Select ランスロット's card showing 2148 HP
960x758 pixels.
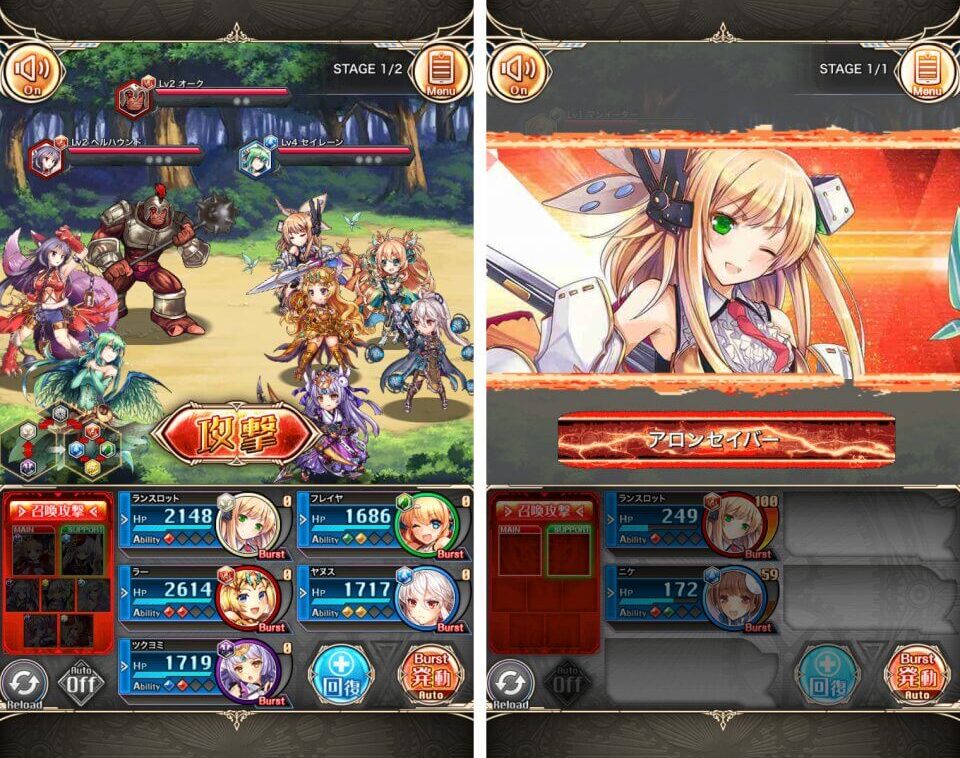[x=201, y=523]
